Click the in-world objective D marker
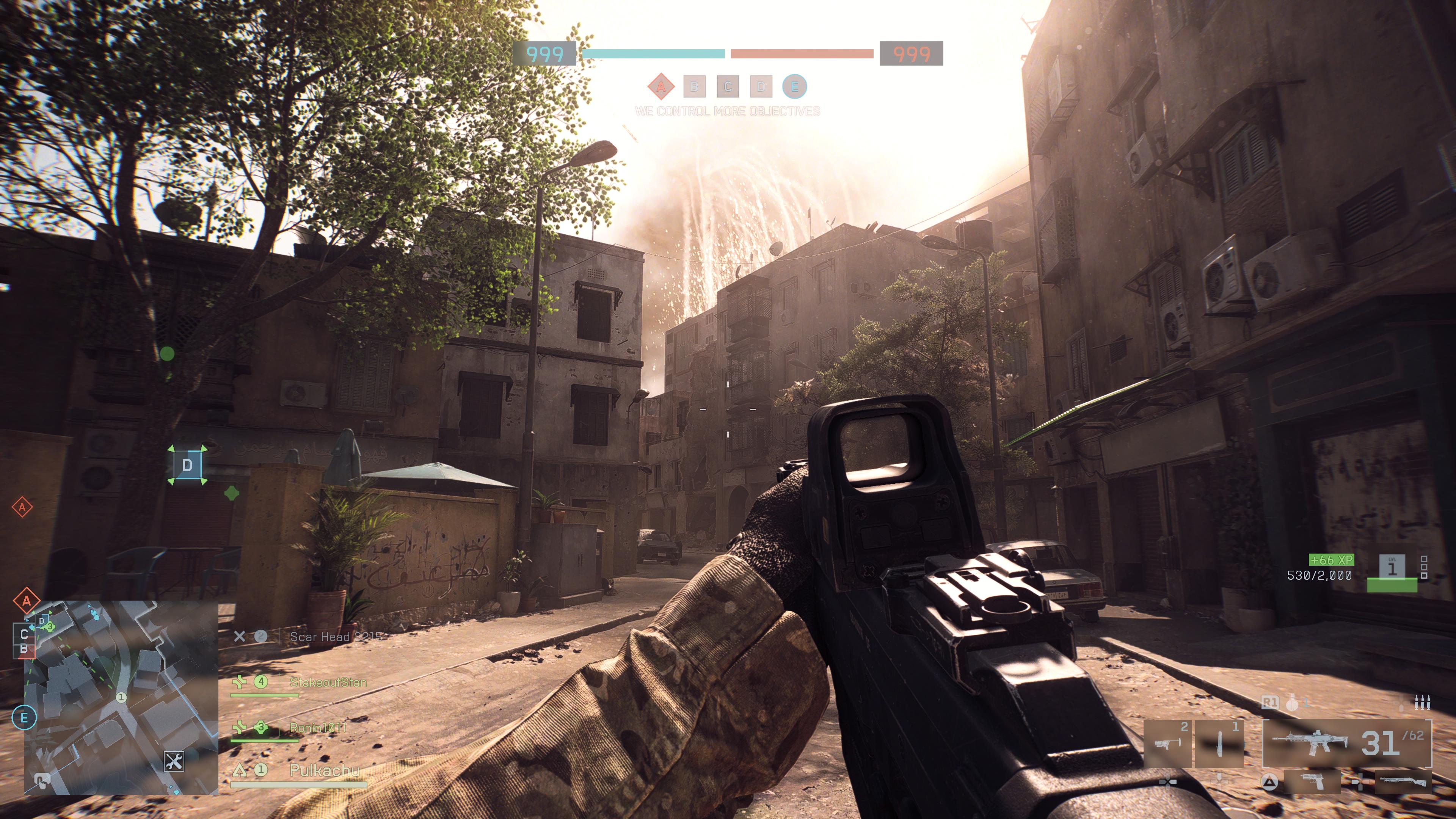 (x=187, y=465)
